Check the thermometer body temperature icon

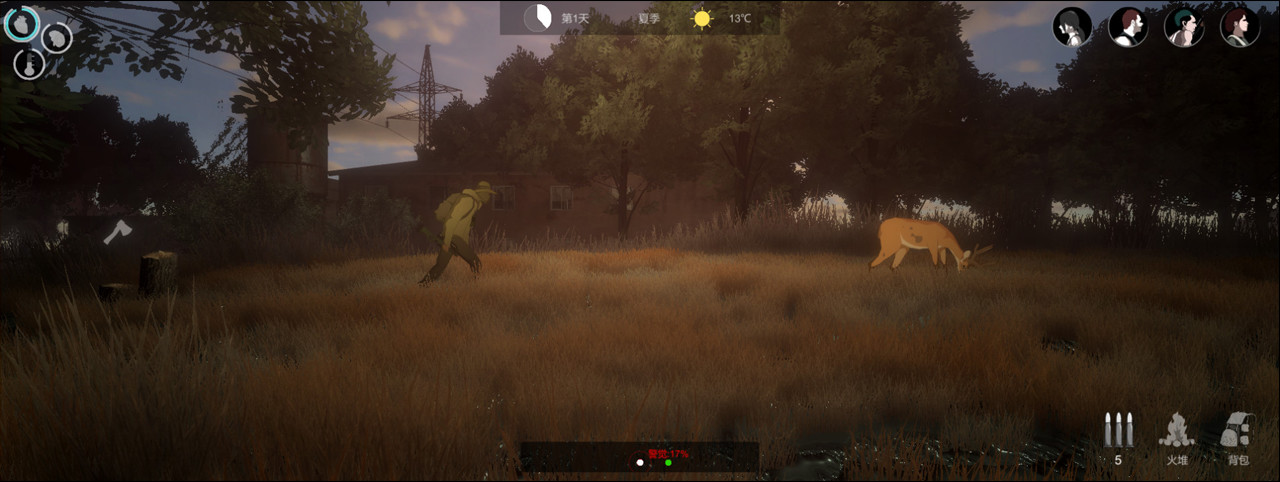tap(29, 64)
